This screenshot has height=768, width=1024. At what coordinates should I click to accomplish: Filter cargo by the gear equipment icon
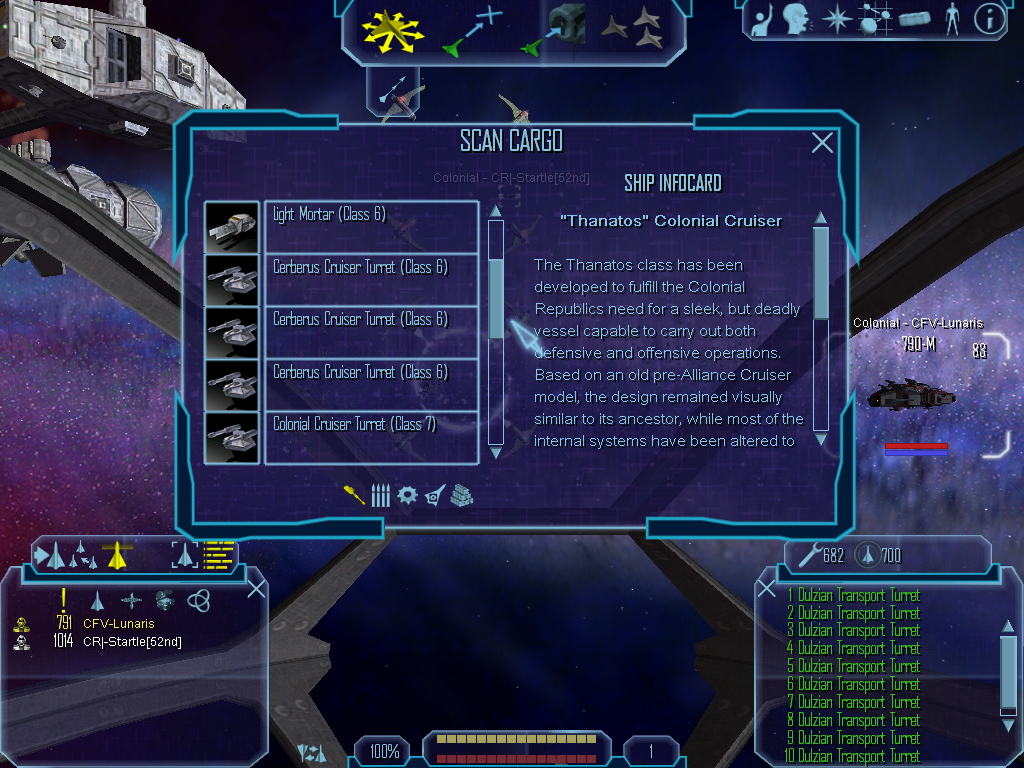(406, 495)
